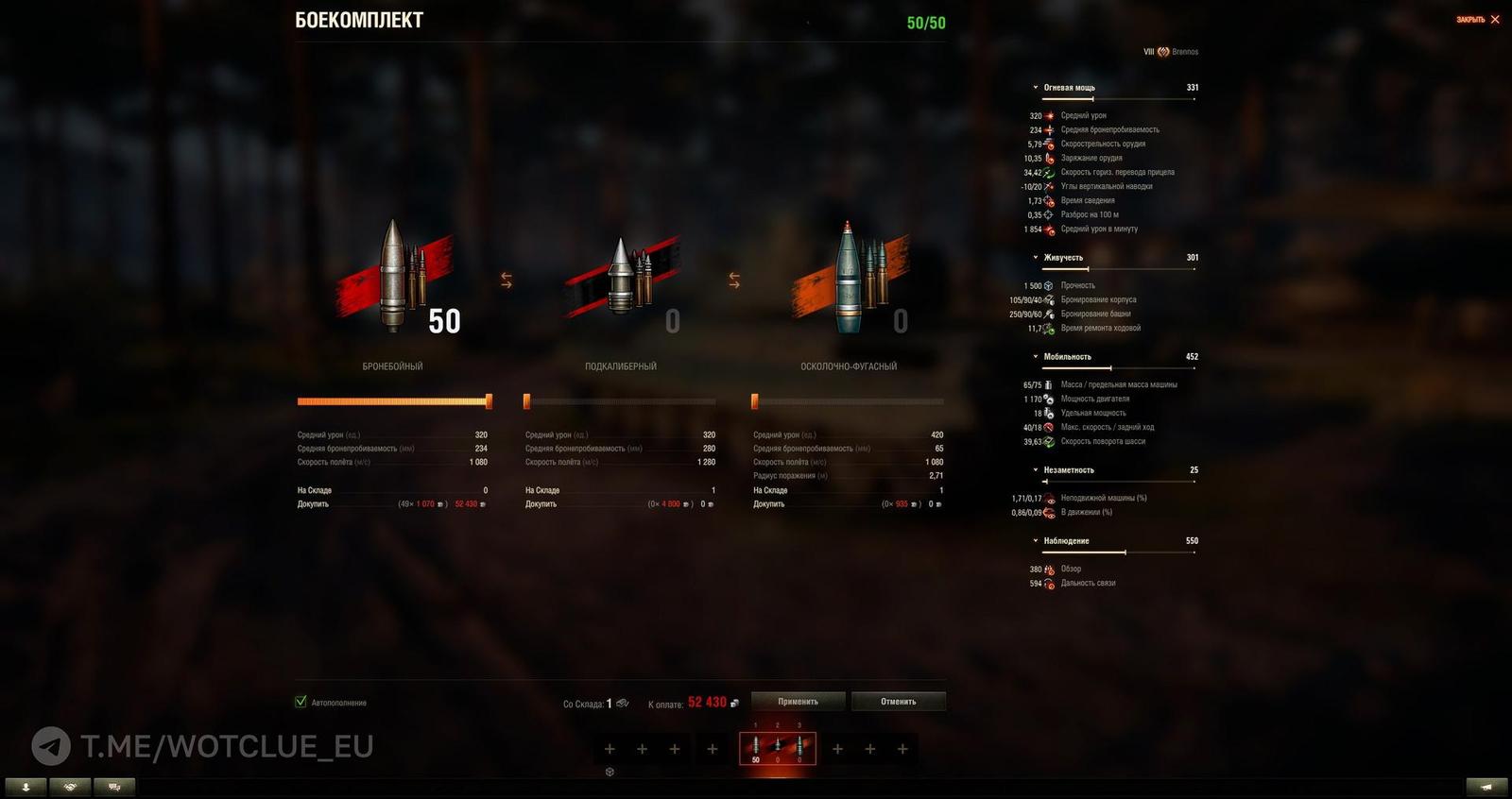1512x799 pixels.
Task: Click the download arrow icon in bottom-left toolbar
Action: click(x=26, y=785)
